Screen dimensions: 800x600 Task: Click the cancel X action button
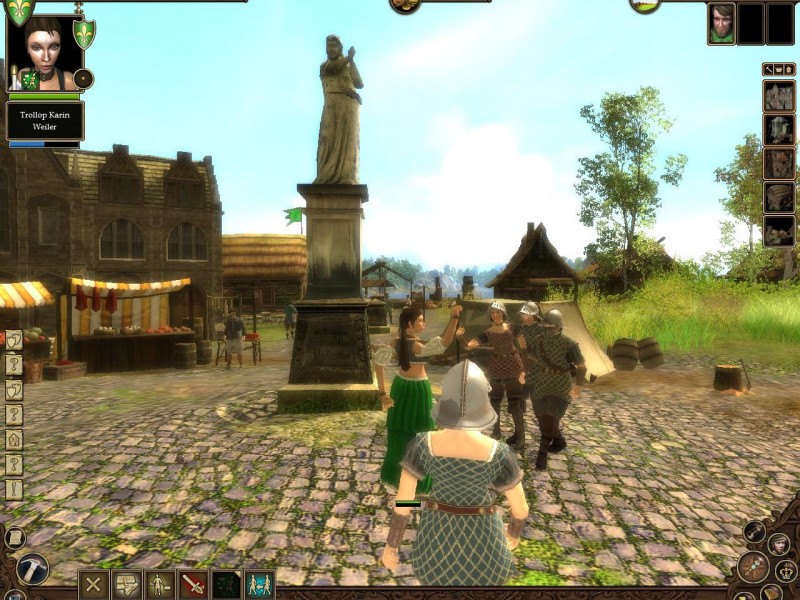coord(94,584)
